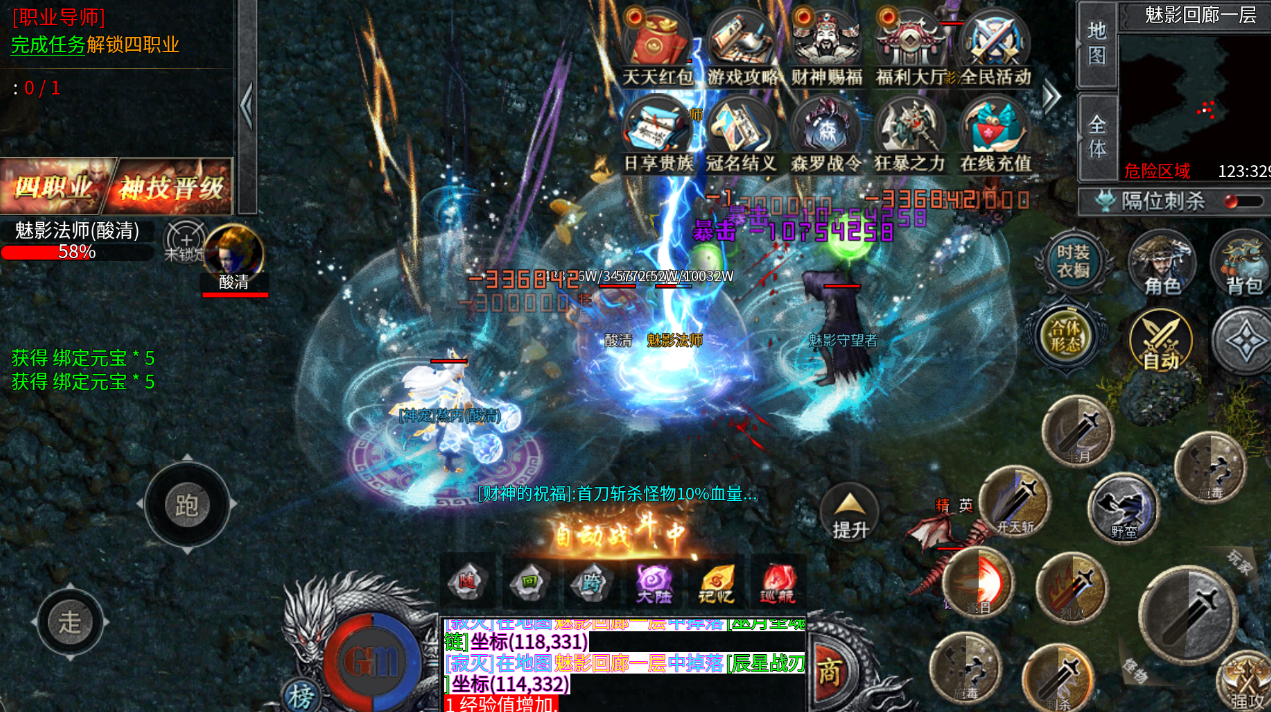This screenshot has height=712, width=1271.
Task: Open the 榜 ranking button
Action: 300,695
